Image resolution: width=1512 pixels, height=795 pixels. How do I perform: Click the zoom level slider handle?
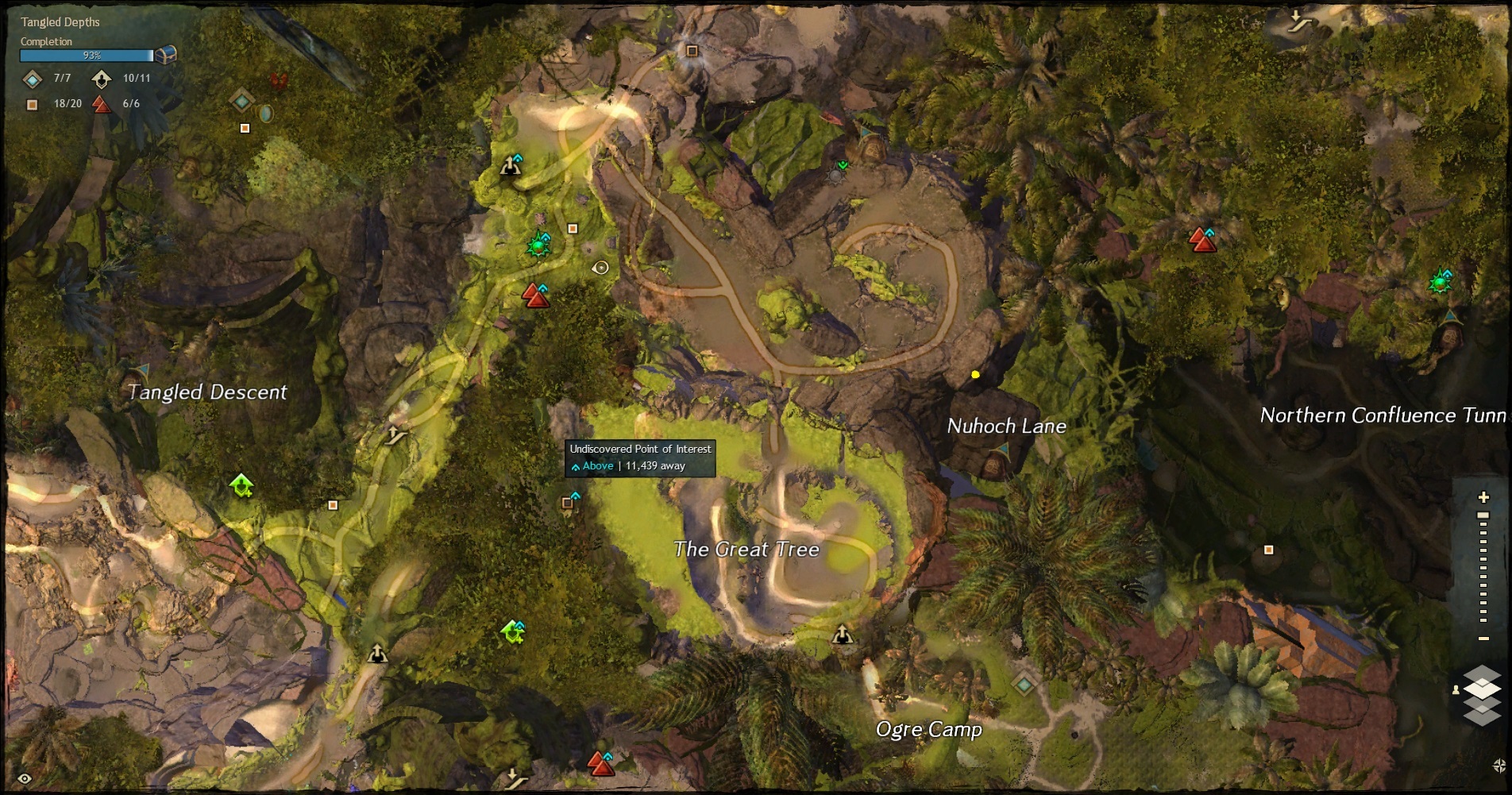pyautogui.click(x=1483, y=515)
